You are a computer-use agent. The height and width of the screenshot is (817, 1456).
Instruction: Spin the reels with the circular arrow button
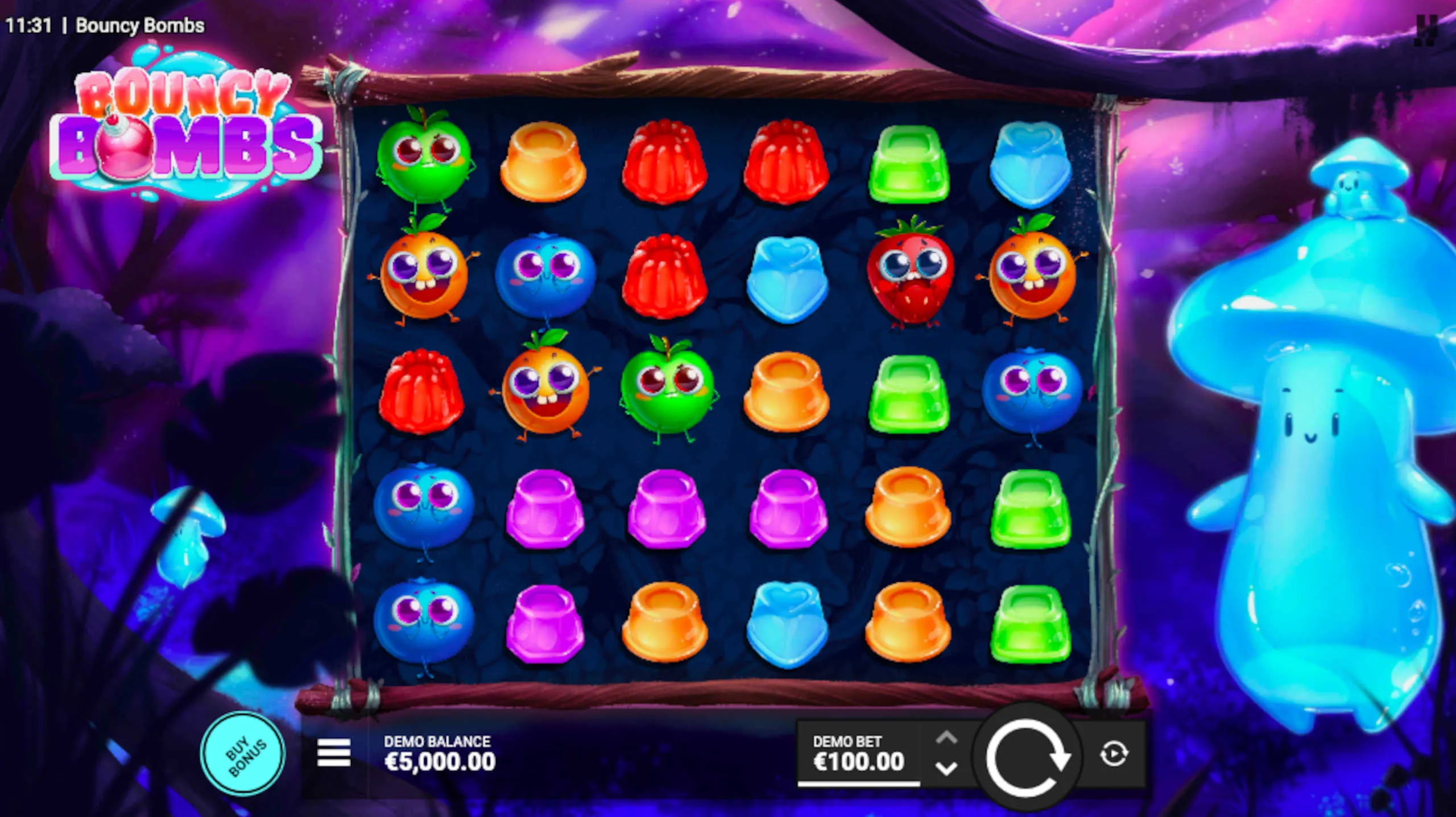click(1027, 756)
